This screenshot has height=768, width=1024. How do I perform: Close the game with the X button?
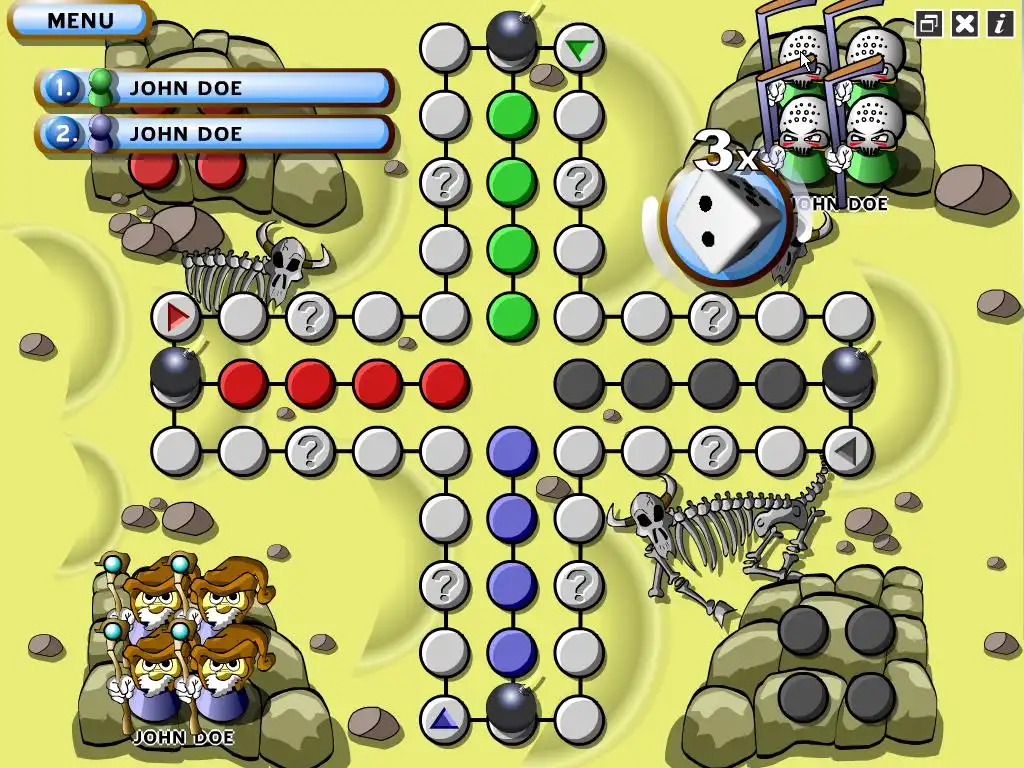pos(964,24)
